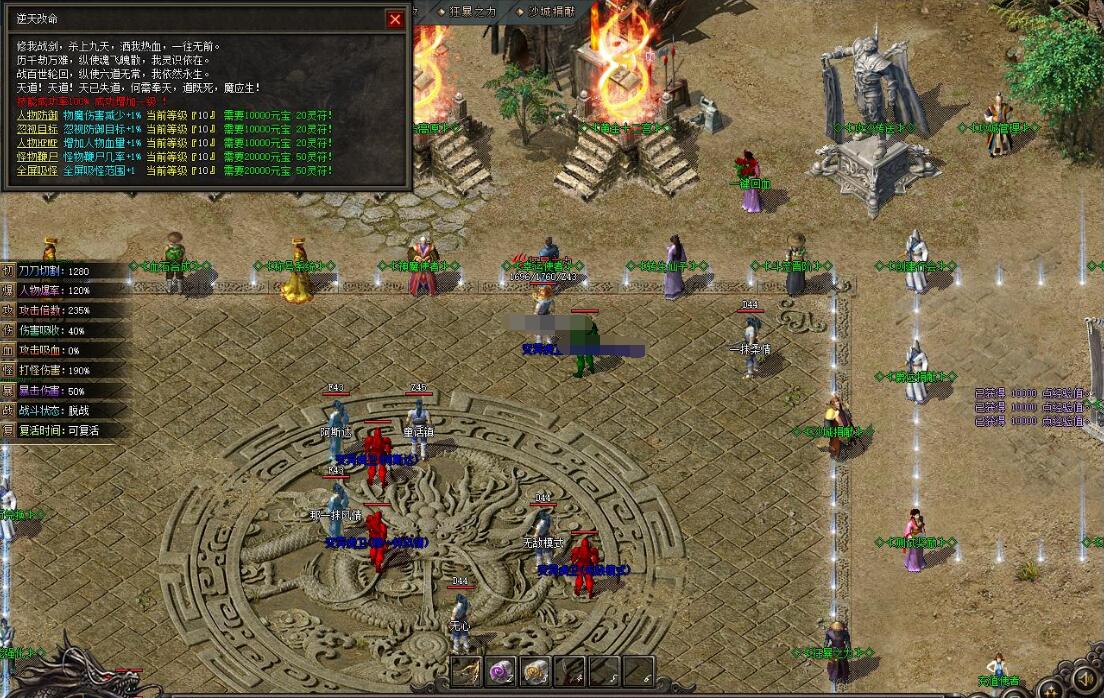Select the first hotbar slot item

coord(466,671)
